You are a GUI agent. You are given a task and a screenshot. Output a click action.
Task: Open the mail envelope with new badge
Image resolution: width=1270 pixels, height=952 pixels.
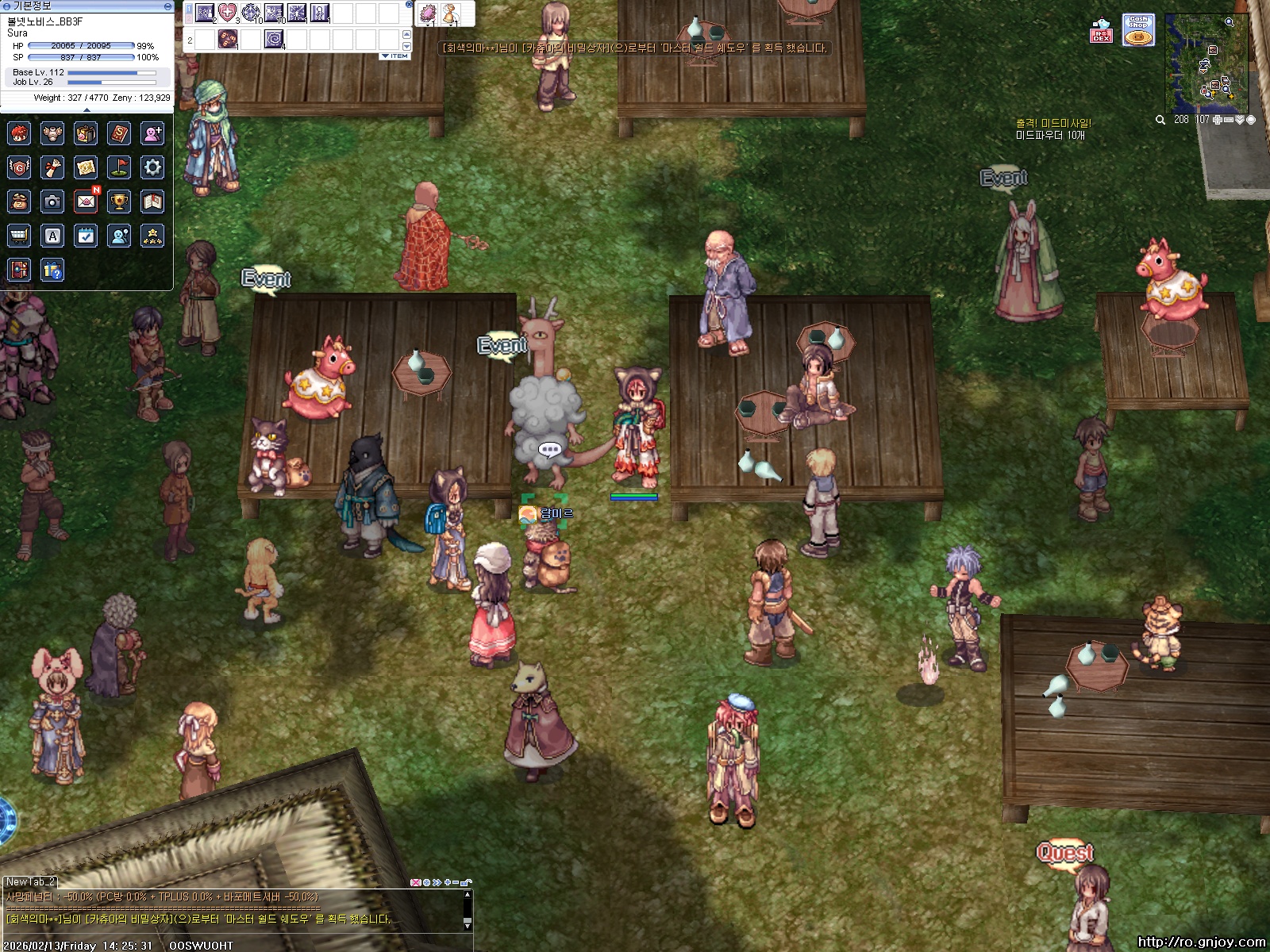coord(86,202)
